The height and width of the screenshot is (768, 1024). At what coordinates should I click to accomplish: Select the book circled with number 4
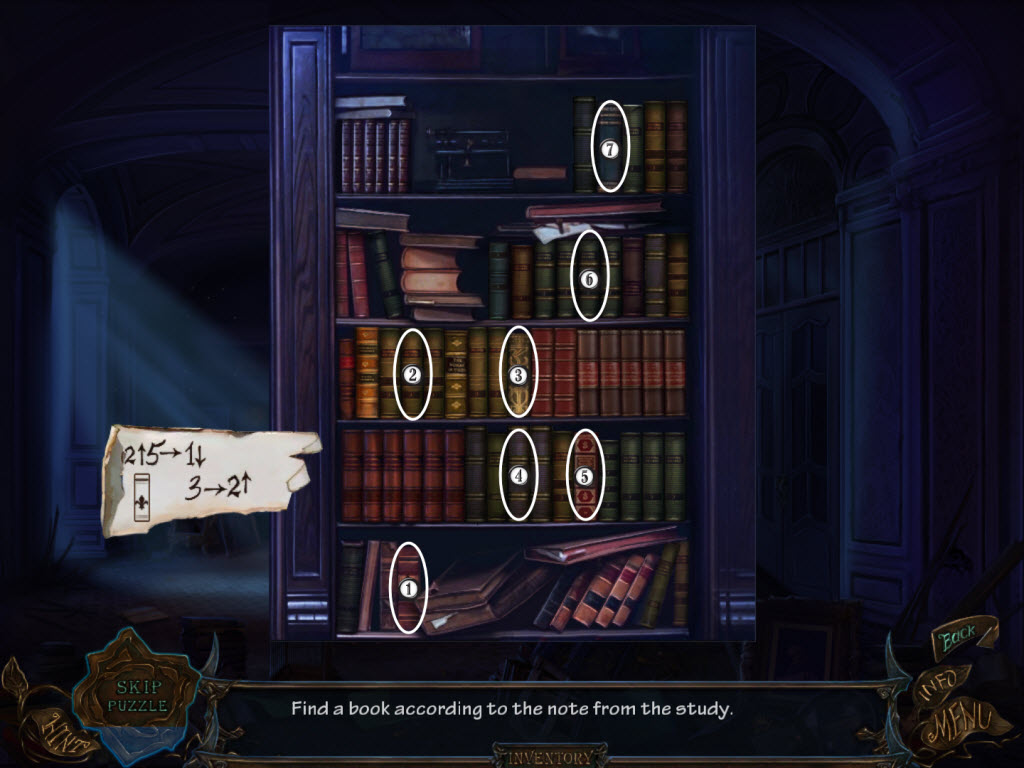click(x=517, y=475)
